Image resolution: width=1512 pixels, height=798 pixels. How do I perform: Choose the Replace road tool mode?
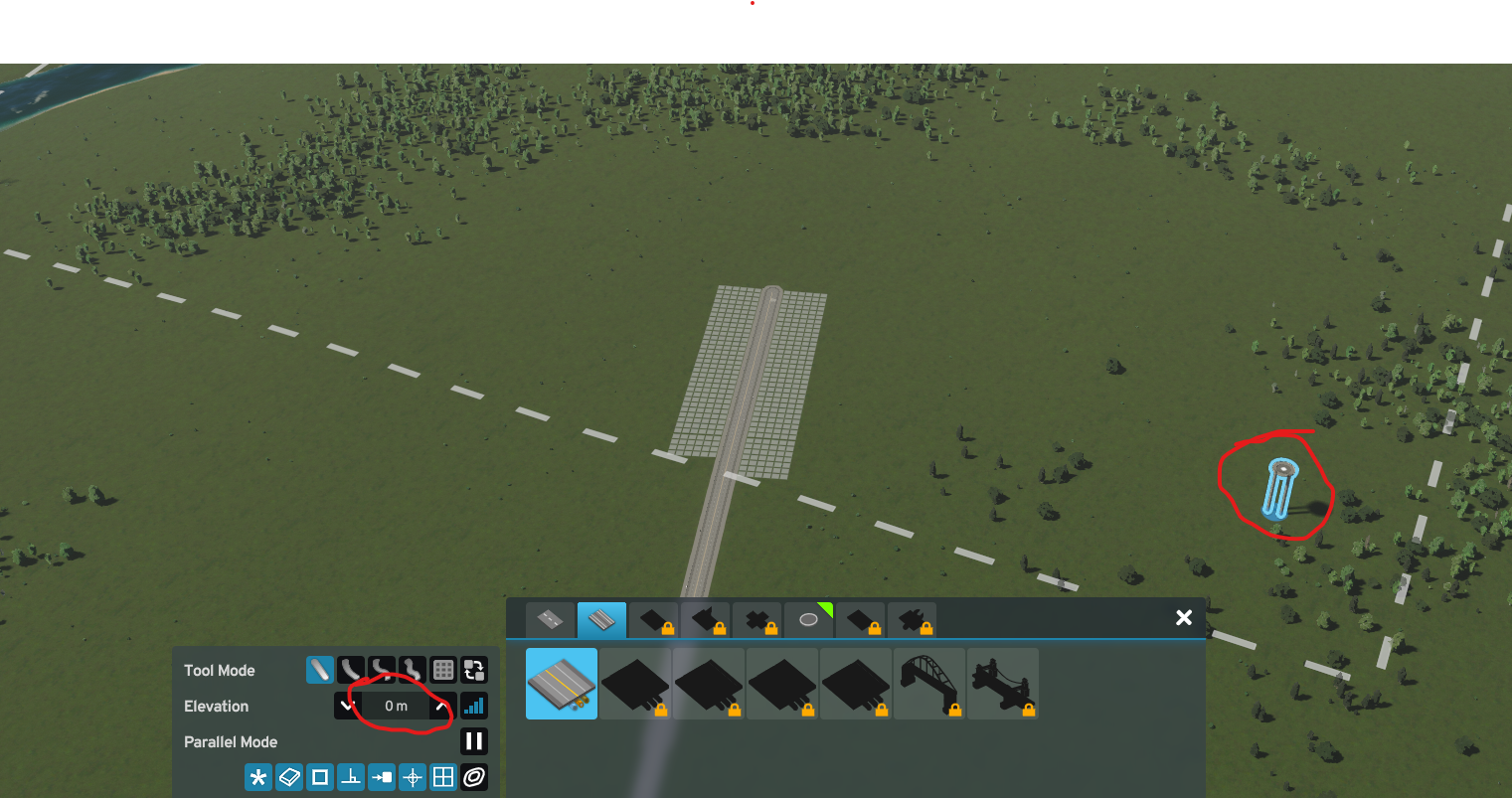pos(474,670)
